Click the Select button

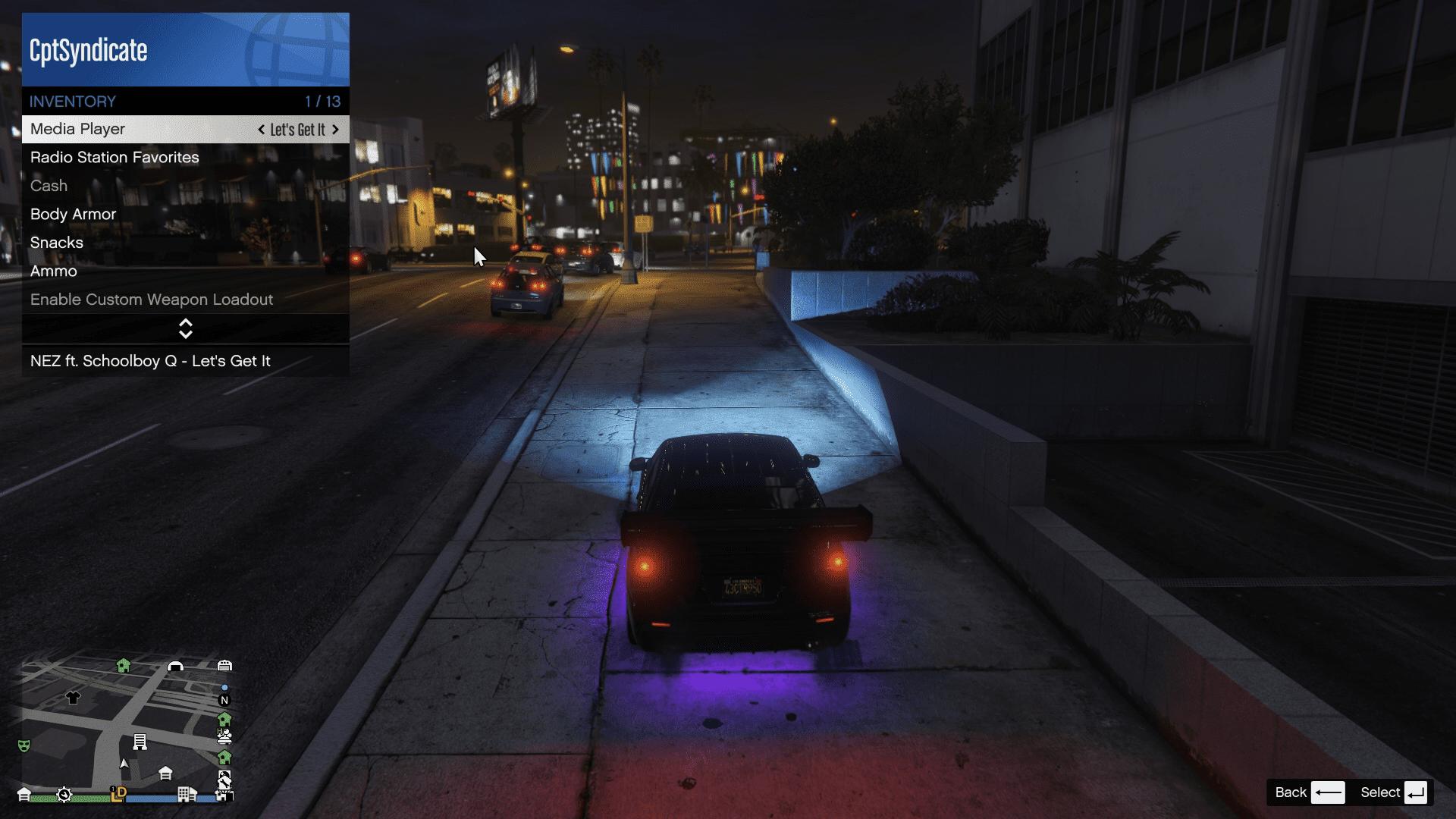[1394, 792]
